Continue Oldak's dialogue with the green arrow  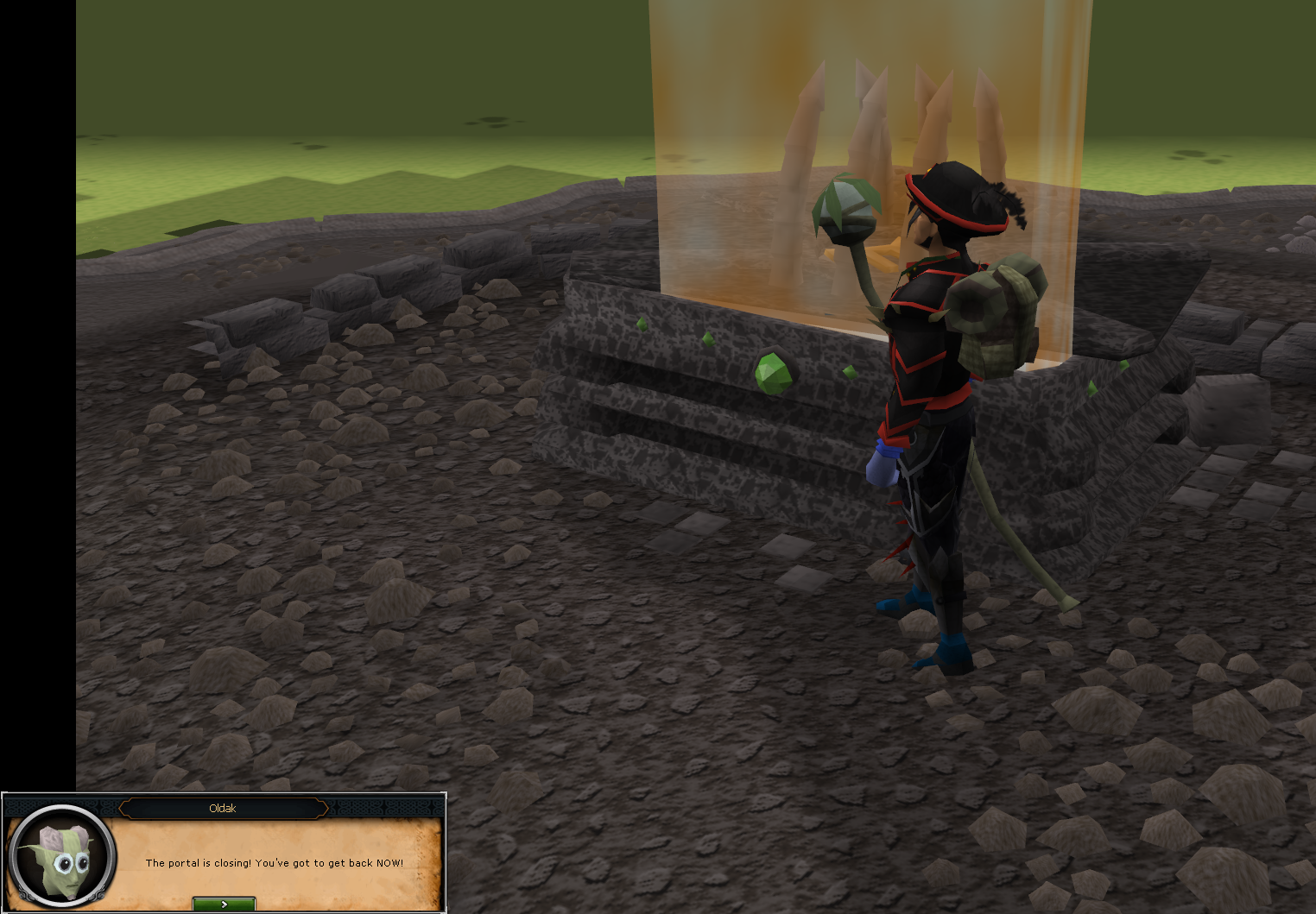tap(224, 904)
